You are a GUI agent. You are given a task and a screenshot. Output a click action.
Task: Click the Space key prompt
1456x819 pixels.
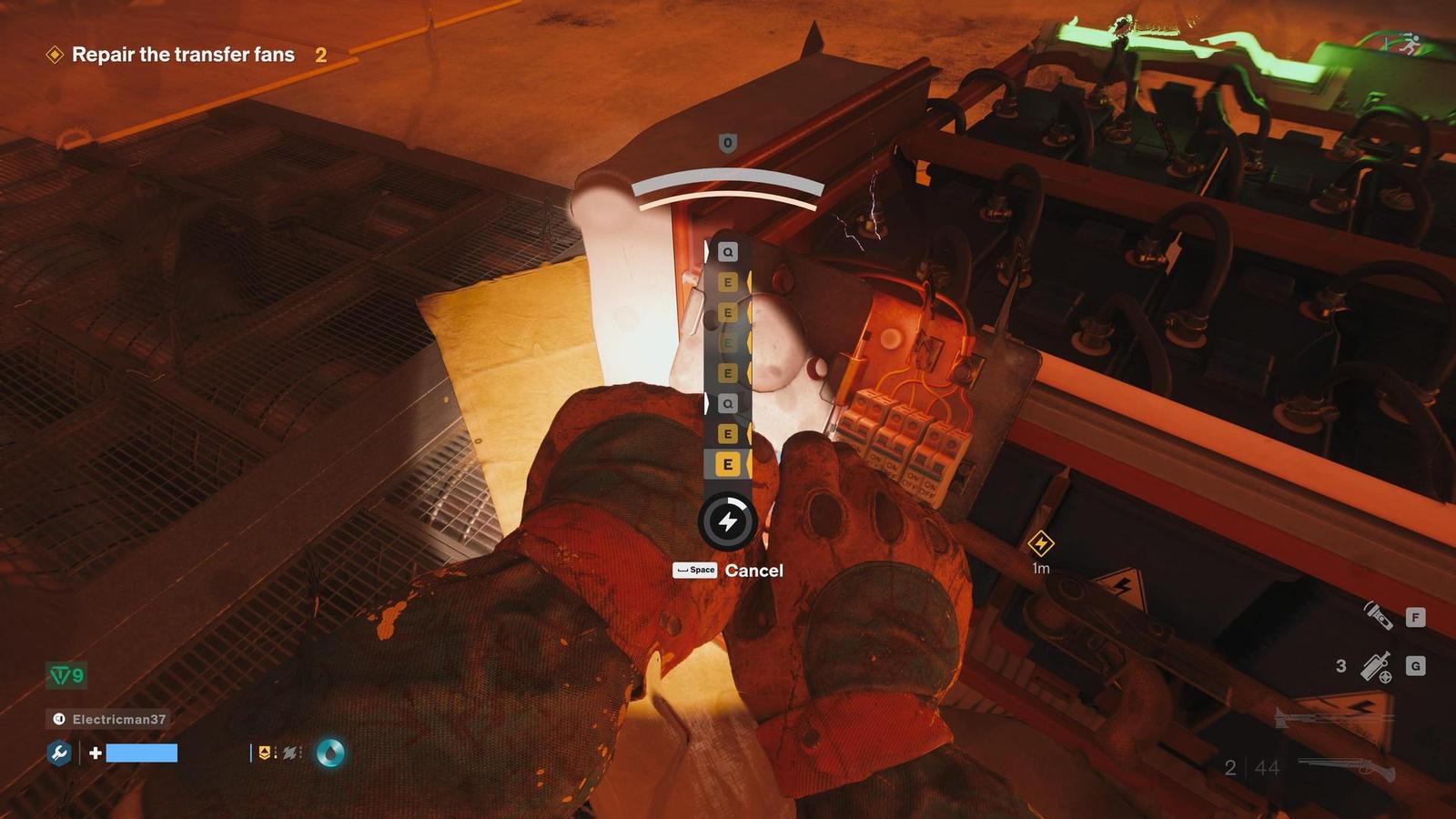pyautogui.click(x=695, y=571)
